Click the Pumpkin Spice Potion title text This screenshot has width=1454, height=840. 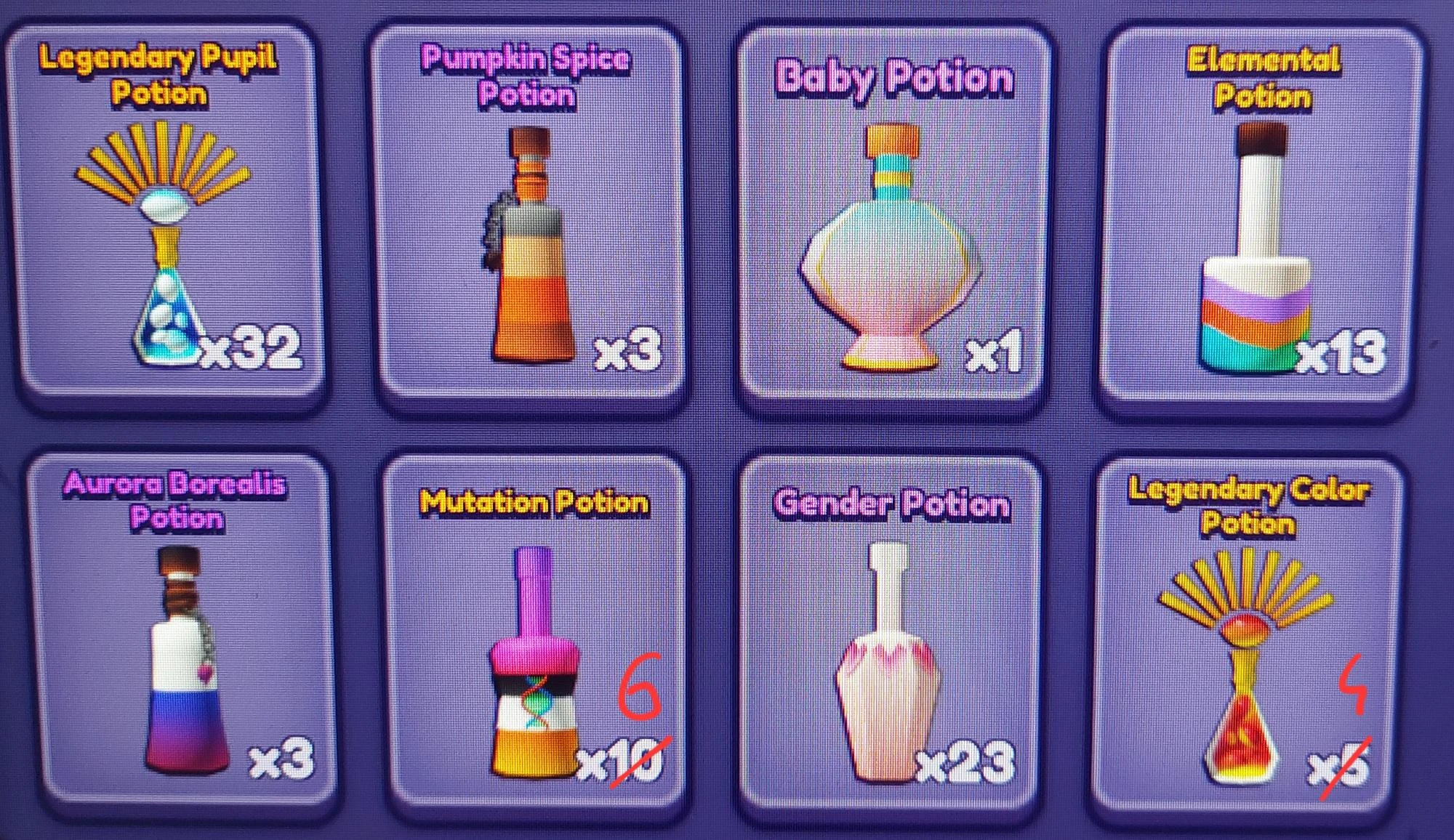point(529,78)
